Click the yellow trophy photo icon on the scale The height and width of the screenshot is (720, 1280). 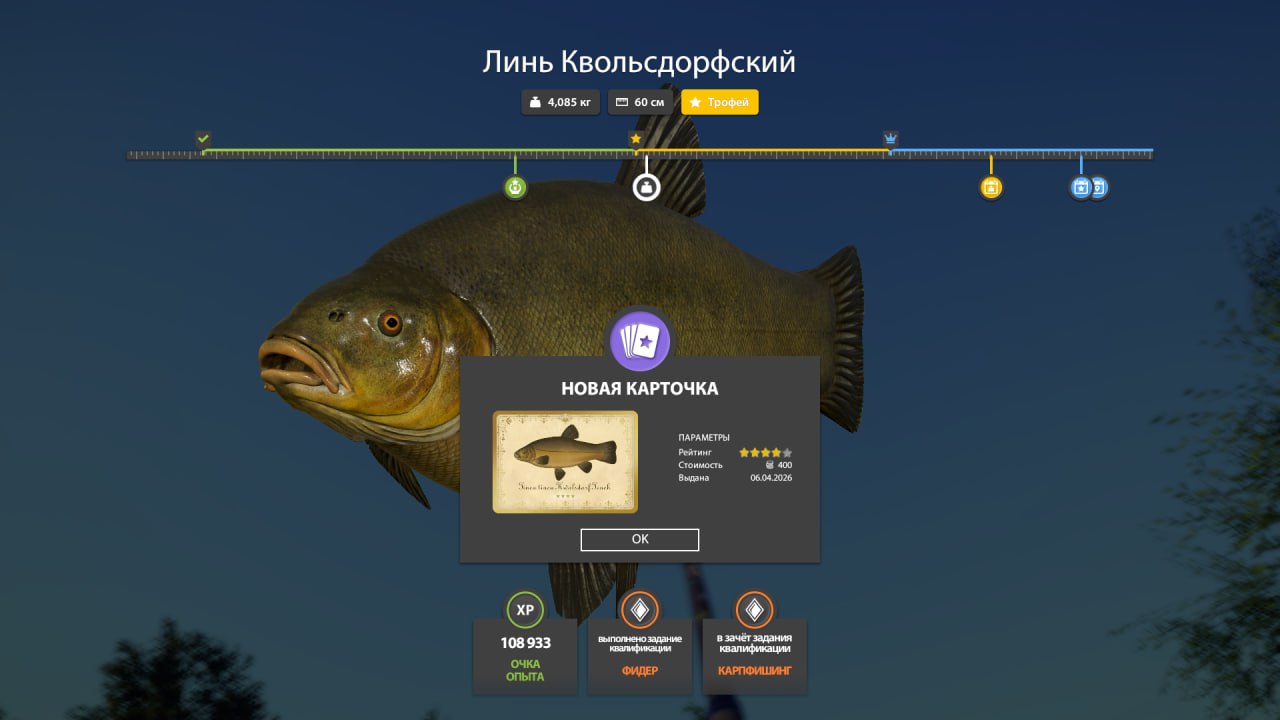tap(990, 185)
